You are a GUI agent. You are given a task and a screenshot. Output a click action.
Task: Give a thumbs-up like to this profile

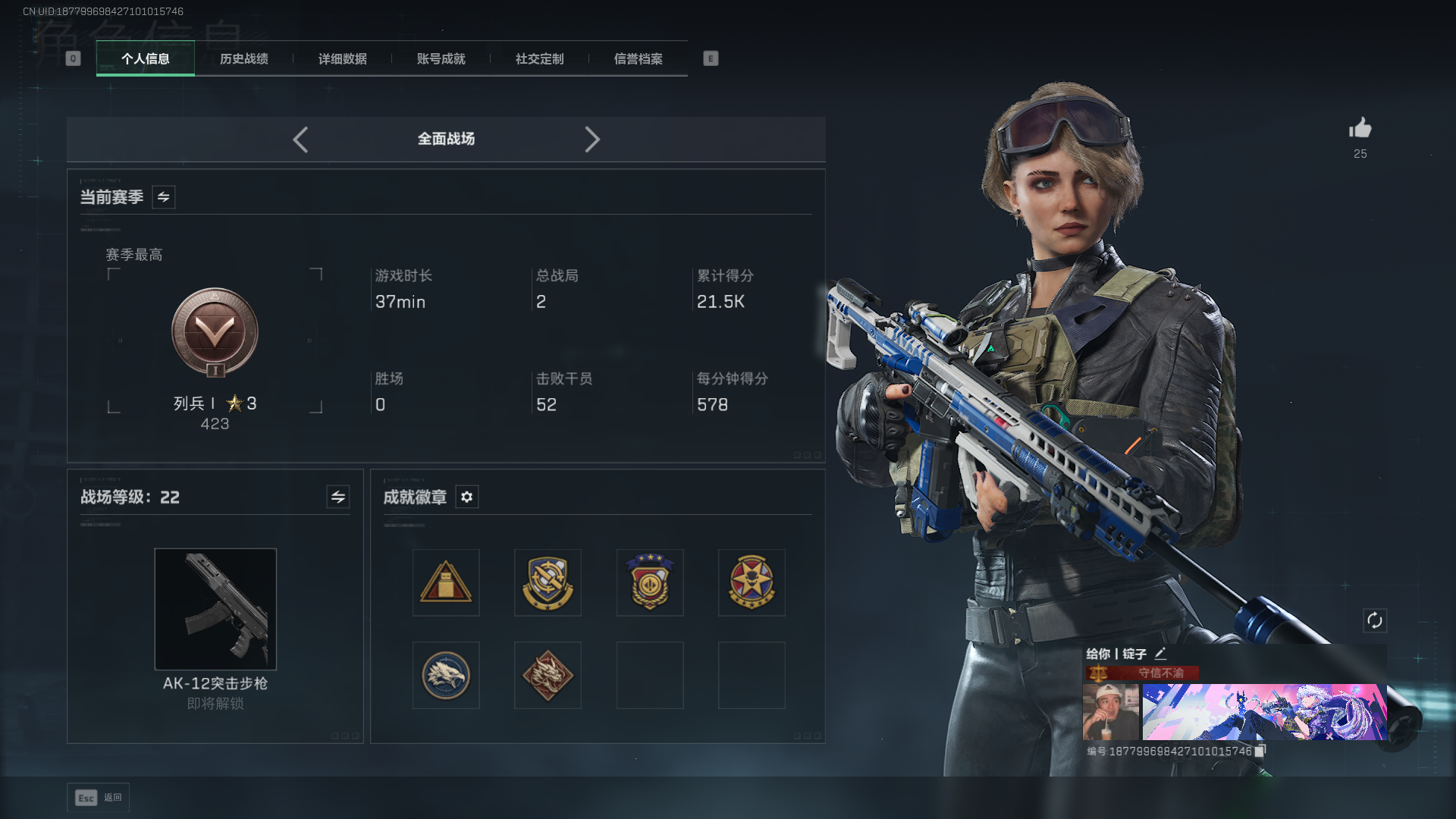coord(1360,128)
